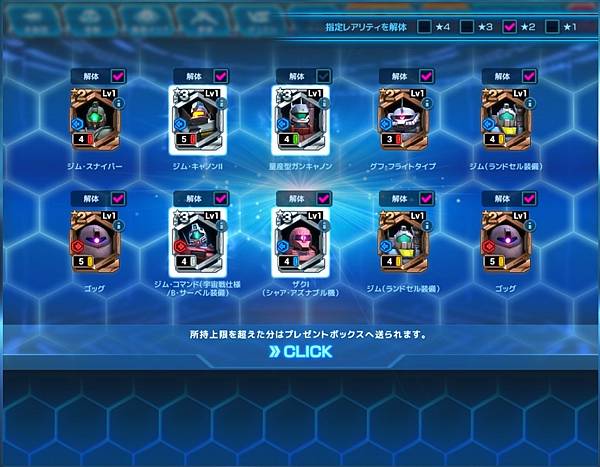Image resolution: width=600 pixels, height=467 pixels.
Task: Uncheck 解体 above ジム・キャノンII
Action: point(220,76)
